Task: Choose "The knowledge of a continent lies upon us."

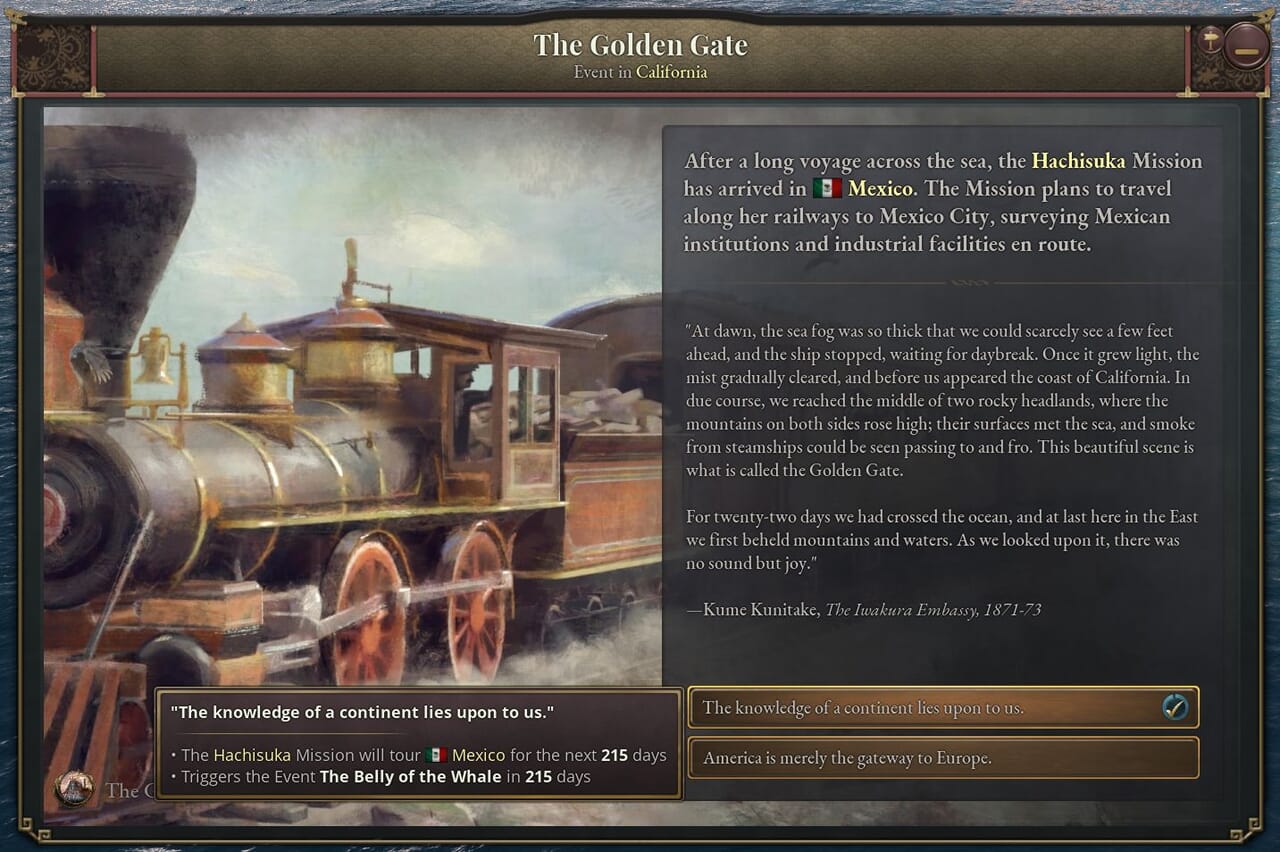Action: (x=942, y=708)
